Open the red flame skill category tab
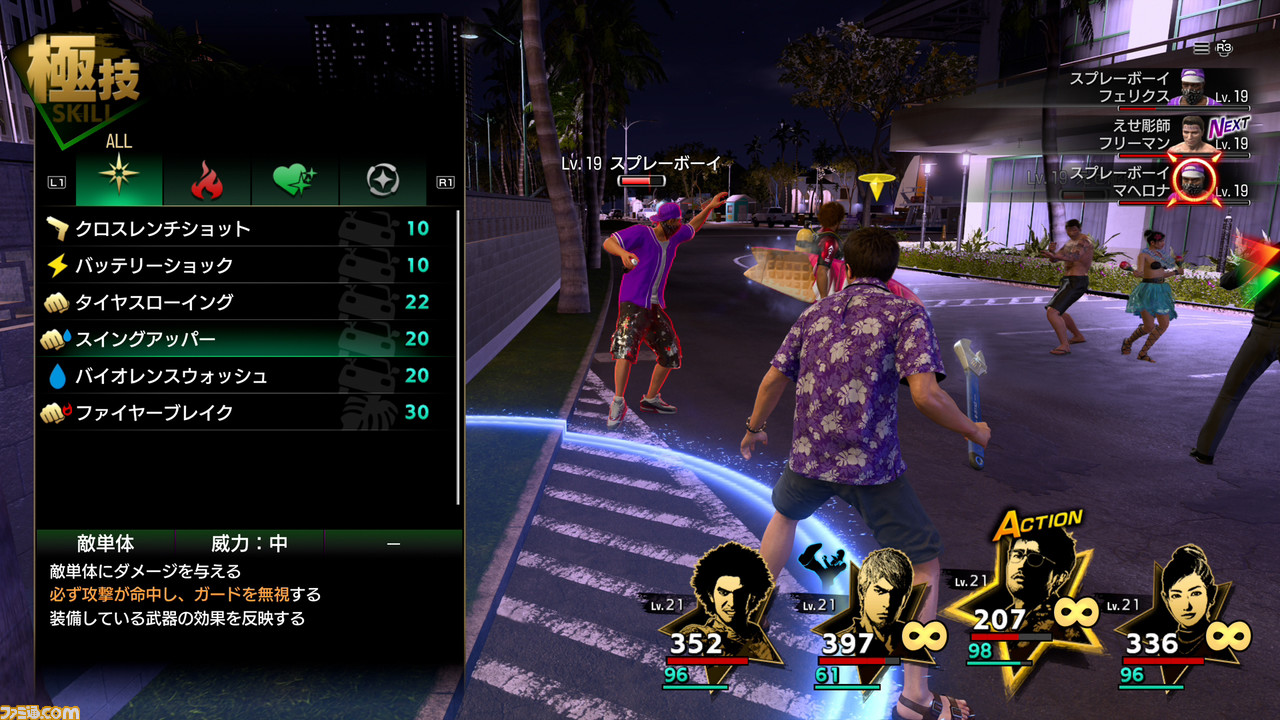Viewport: 1280px width, 720px height. point(206,180)
